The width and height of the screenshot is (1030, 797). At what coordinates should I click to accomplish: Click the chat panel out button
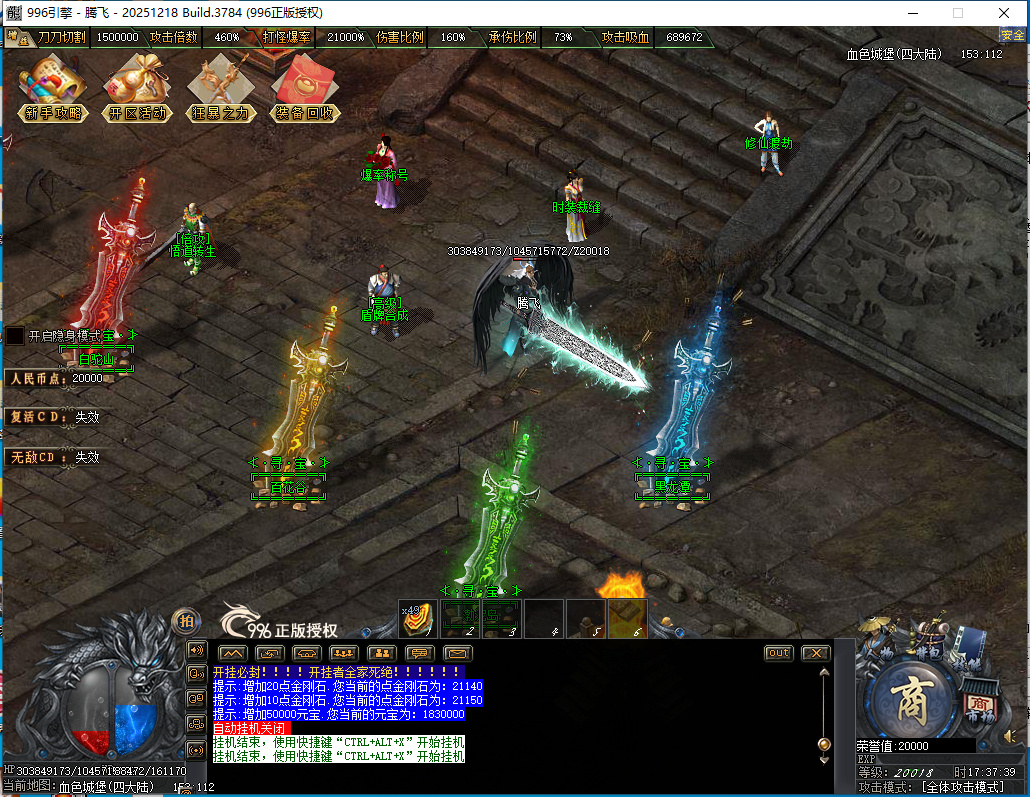[778, 653]
